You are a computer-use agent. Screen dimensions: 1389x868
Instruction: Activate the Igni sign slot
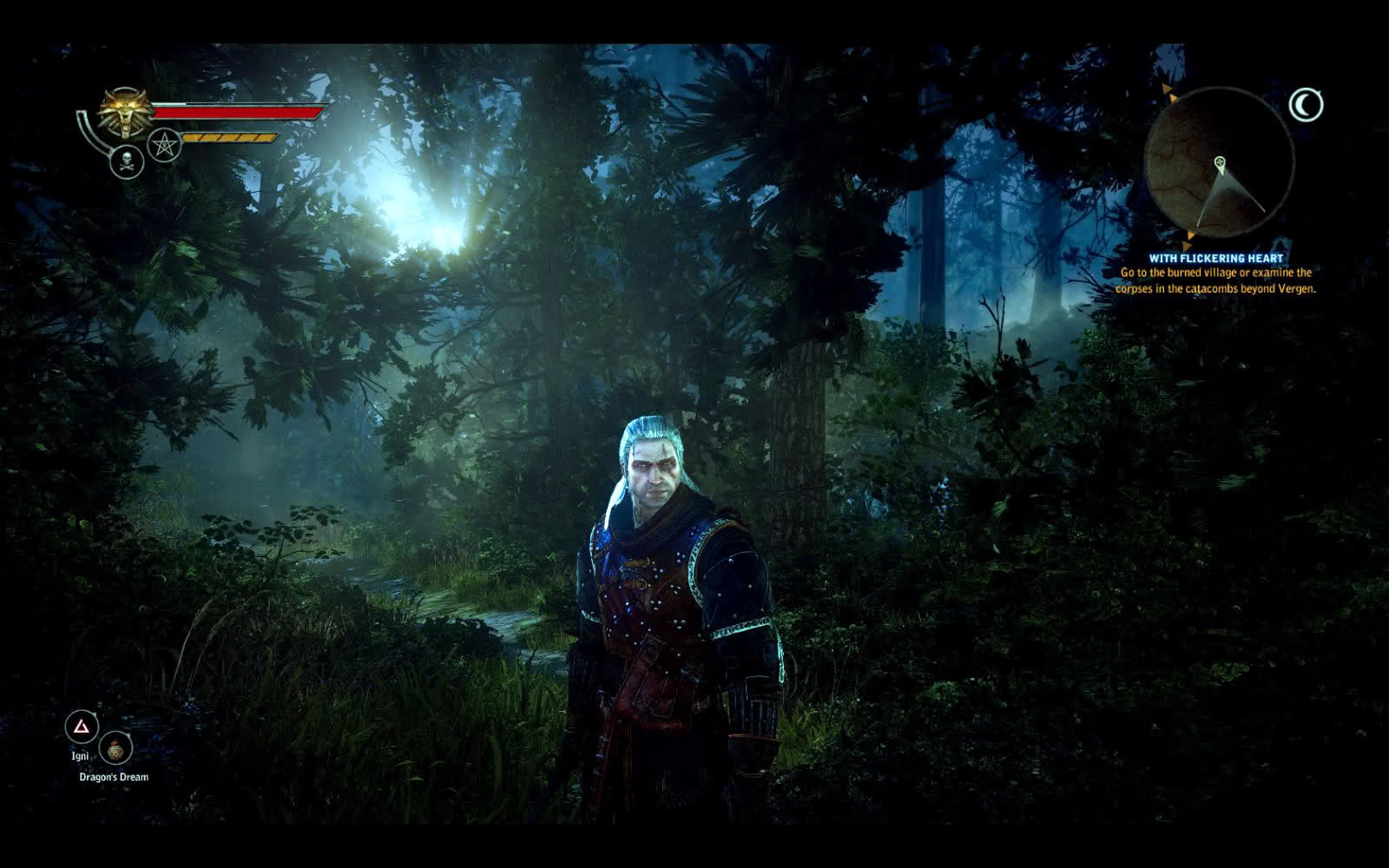coord(82,727)
